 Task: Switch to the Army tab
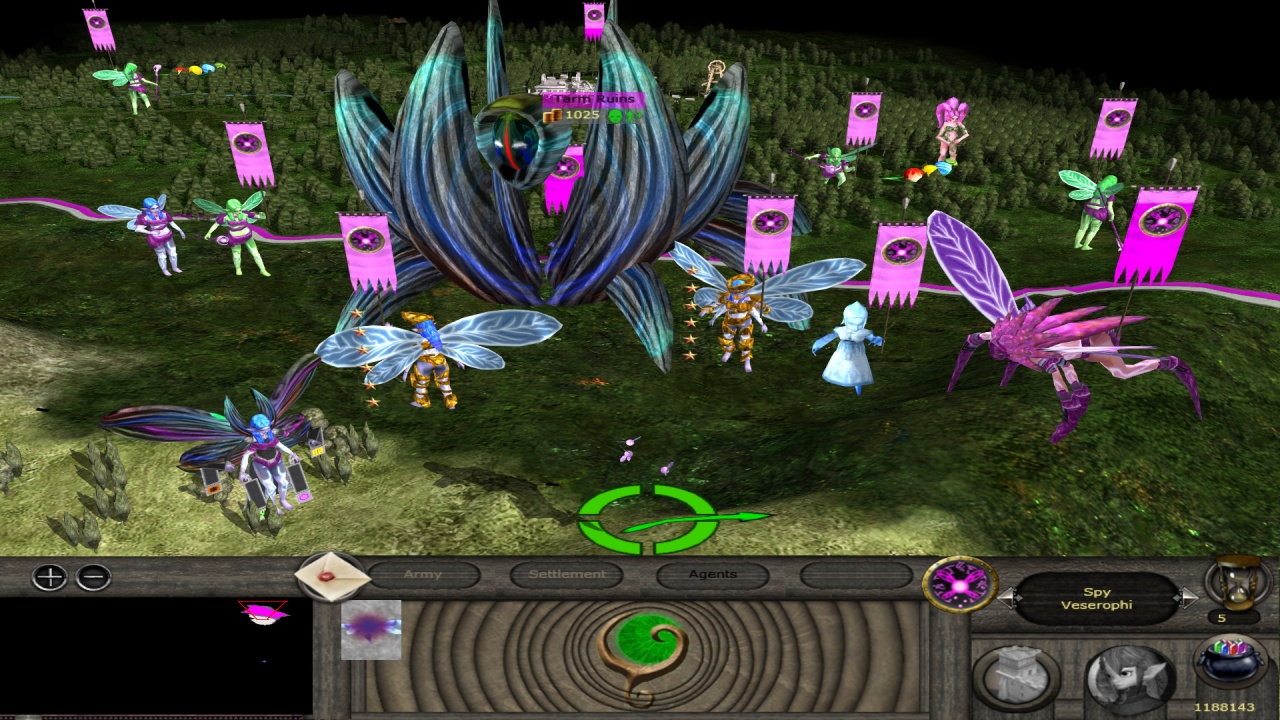(x=423, y=575)
